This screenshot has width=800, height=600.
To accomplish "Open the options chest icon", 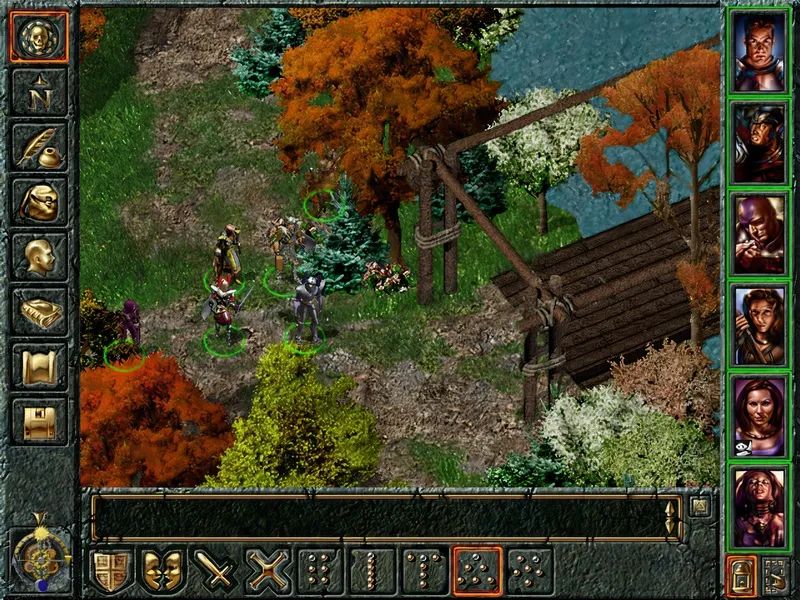I will pos(40,420).
